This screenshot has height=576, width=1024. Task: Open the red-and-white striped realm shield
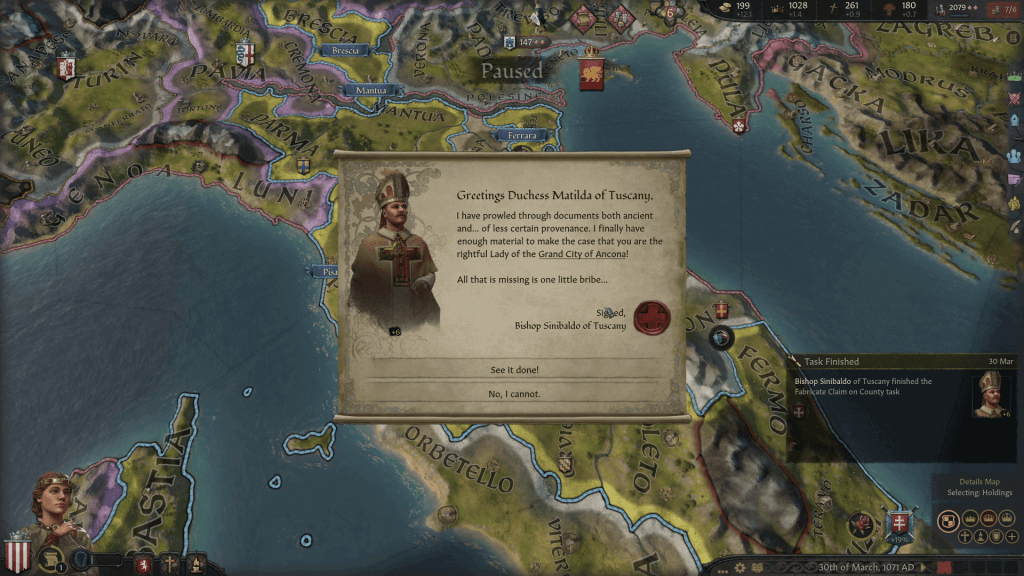(x=17, y=553)
